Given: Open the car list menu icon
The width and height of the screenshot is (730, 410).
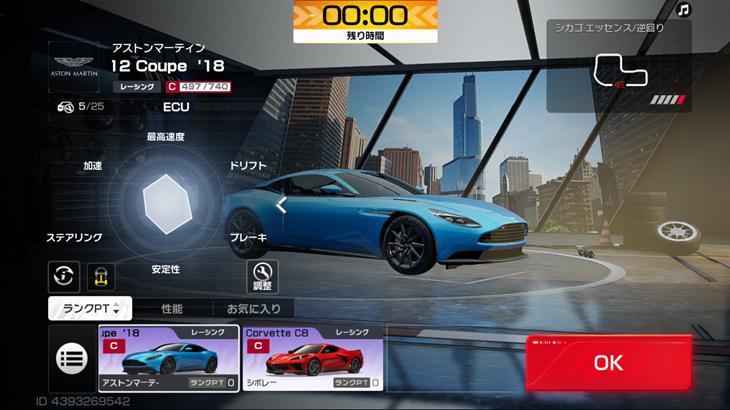Looking at the screenshot, I should pyautogui.click(x=72, y=357).
